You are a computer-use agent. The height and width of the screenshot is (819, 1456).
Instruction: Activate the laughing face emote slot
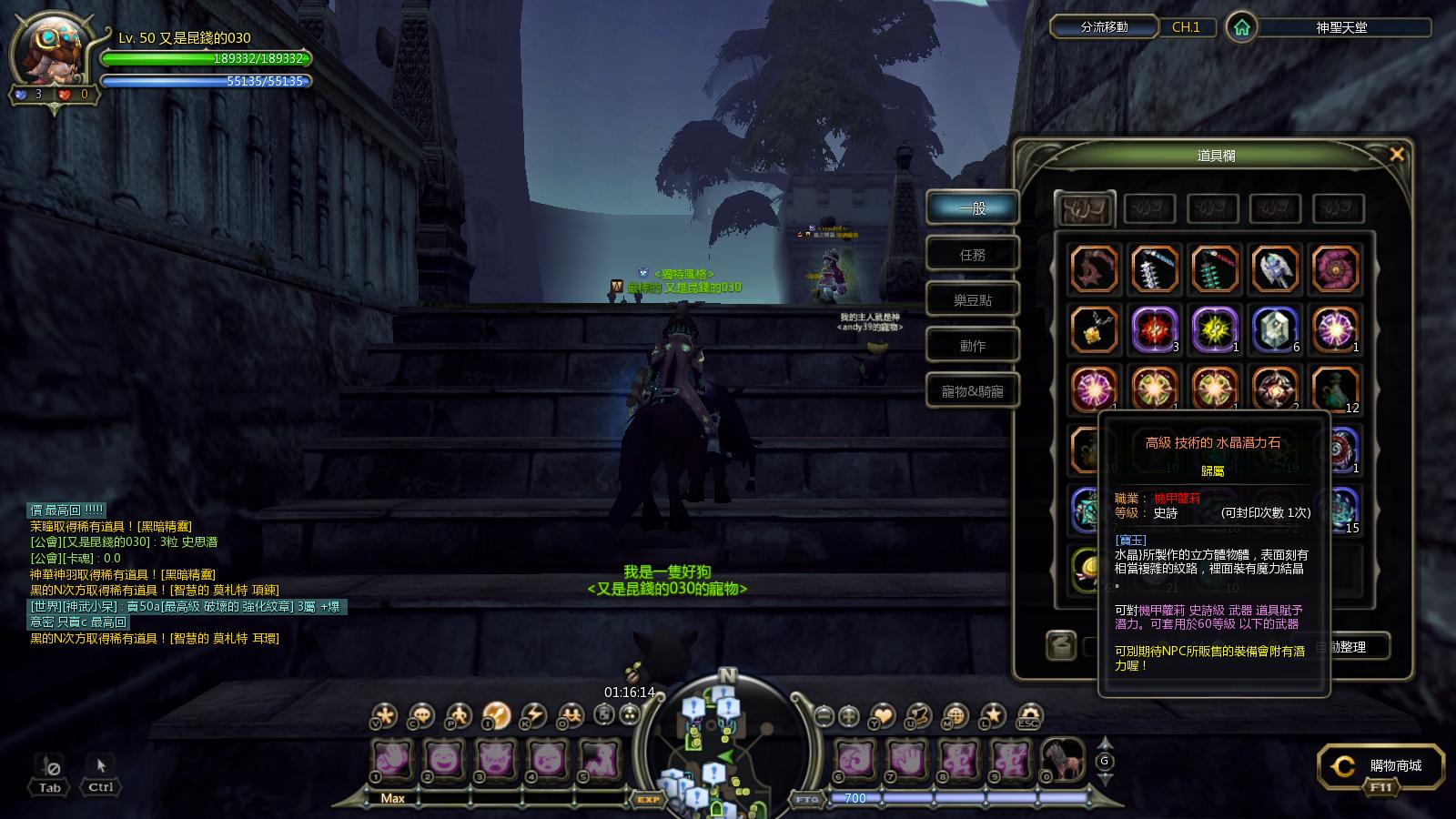443,759
